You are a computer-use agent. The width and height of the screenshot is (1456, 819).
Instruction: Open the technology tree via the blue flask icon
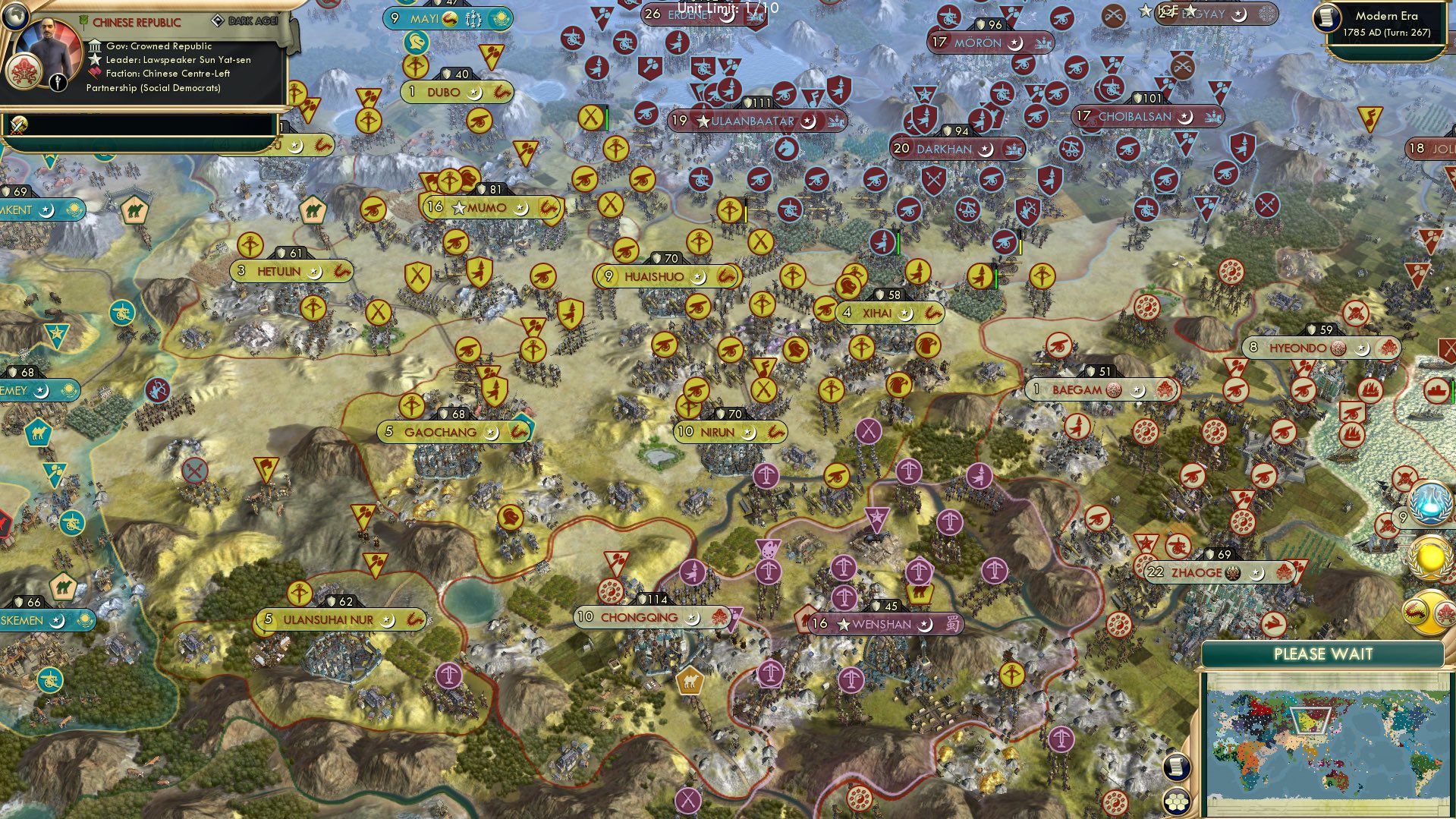[1428, 503]
